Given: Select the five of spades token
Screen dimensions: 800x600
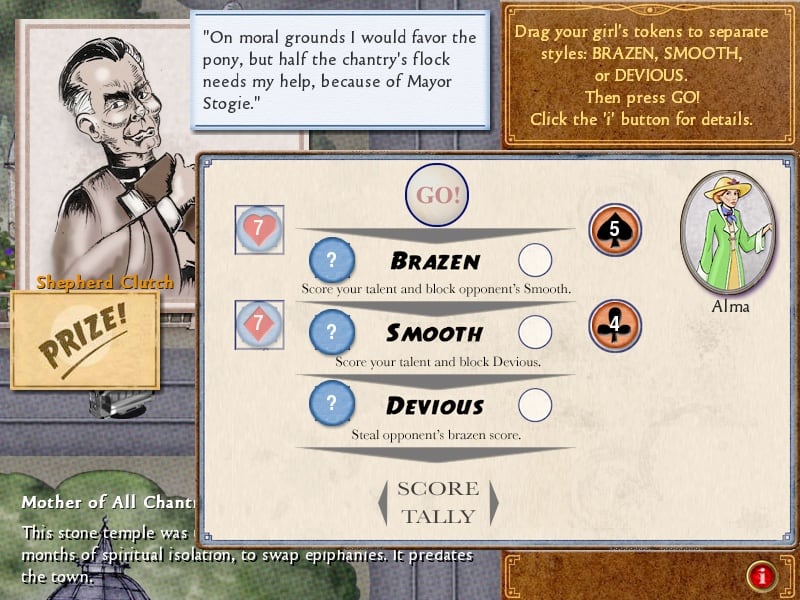Looking at the screenshot, I should click(x=614, y=230).
